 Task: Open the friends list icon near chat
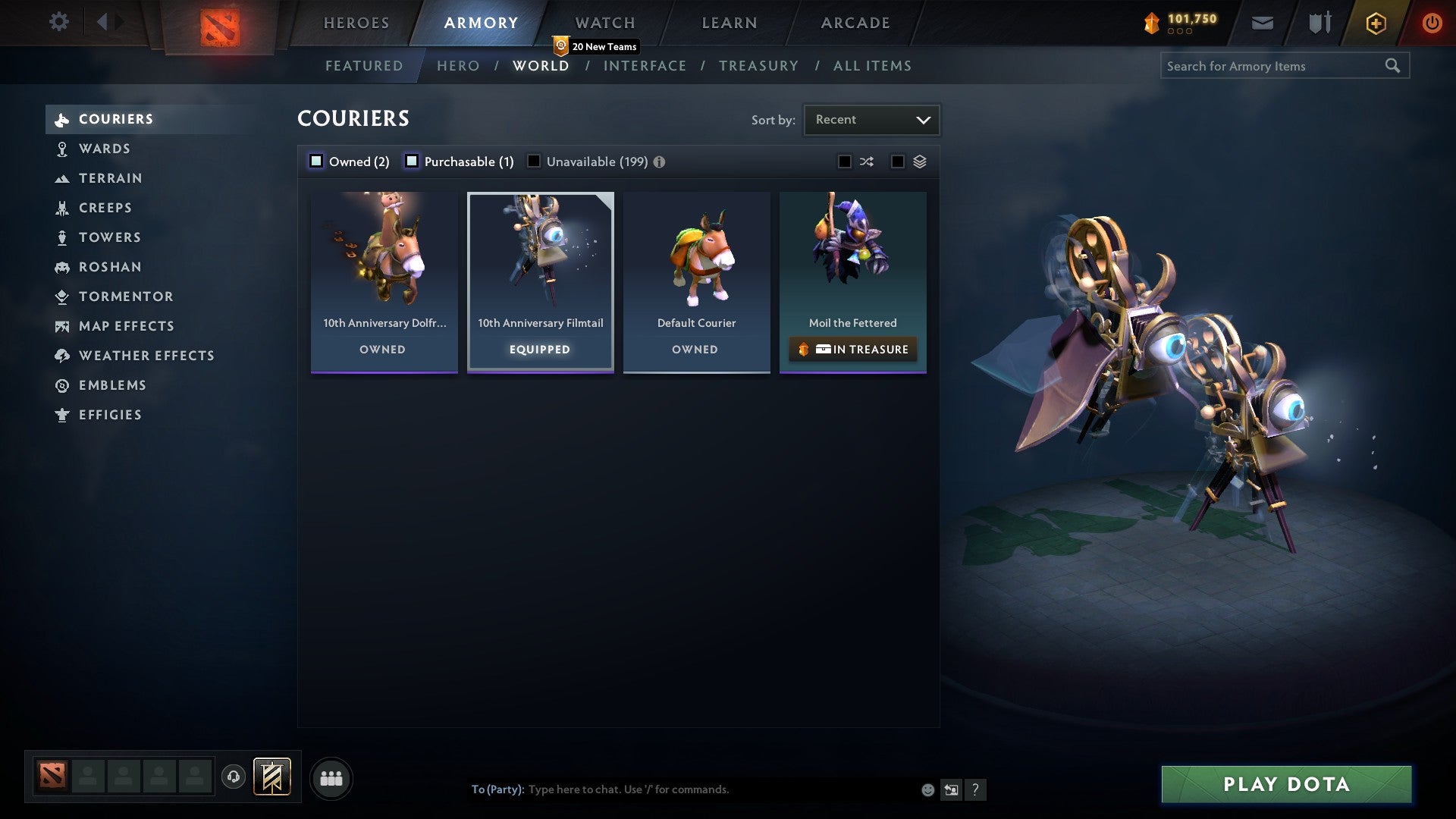point(331,777)
